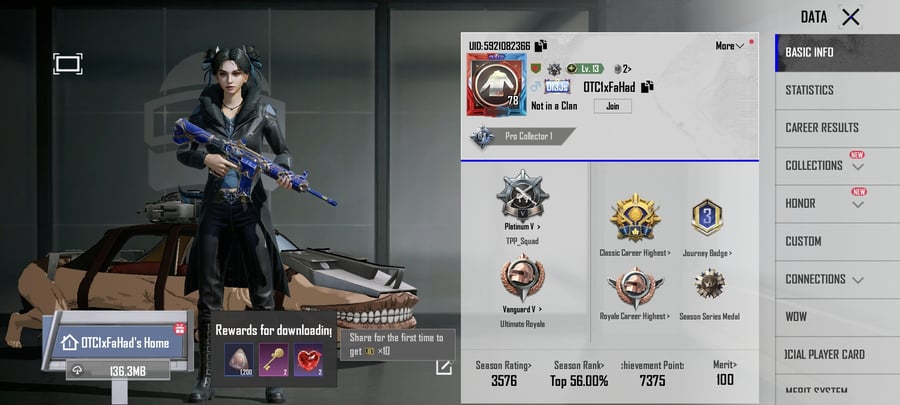Select the WOW tab
Screen dimensions: 900x405
point(798,317)
